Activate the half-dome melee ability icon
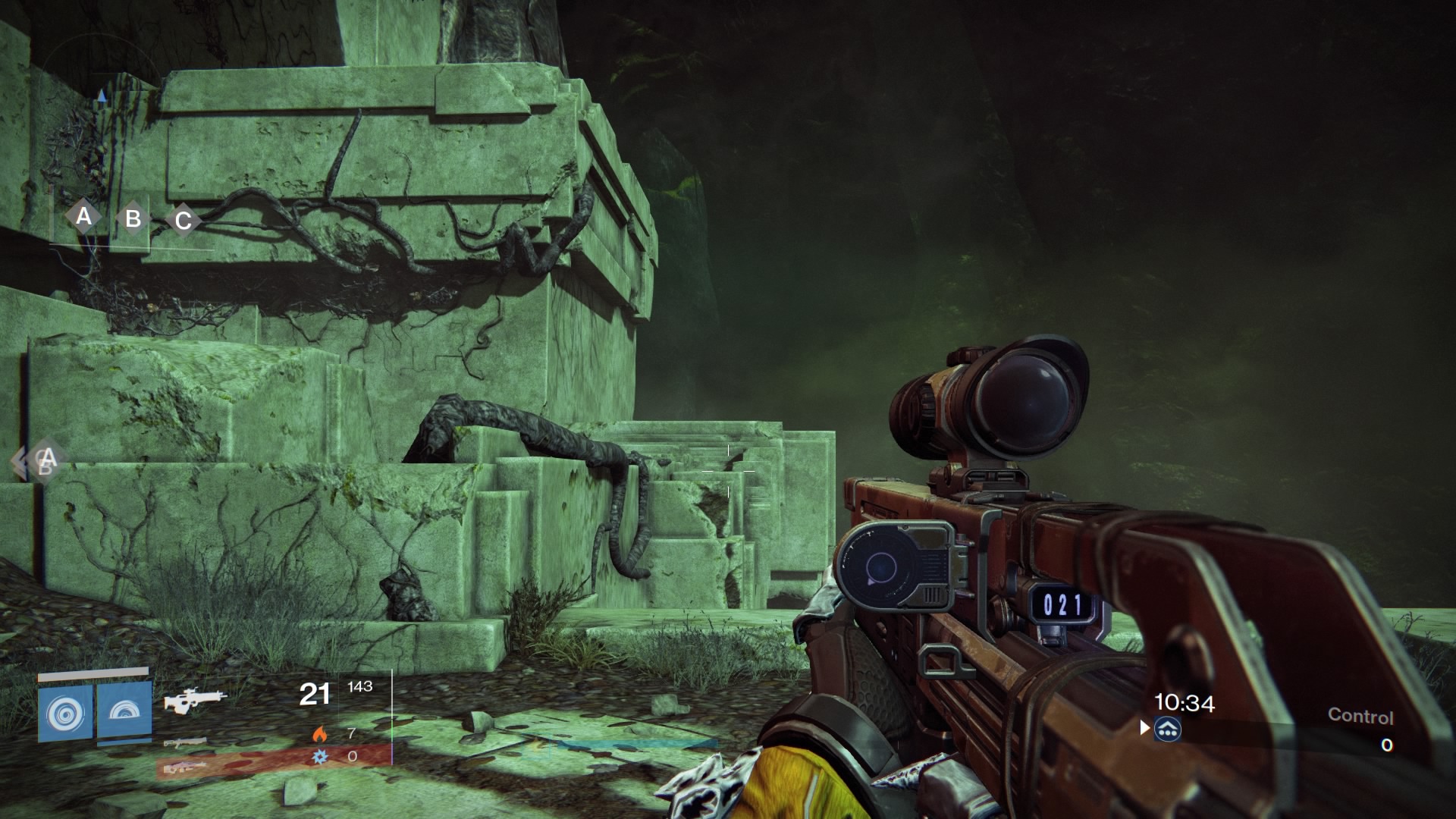This screenshot has width=1456, height=819. pyautogui.click(x=124, y=711)
